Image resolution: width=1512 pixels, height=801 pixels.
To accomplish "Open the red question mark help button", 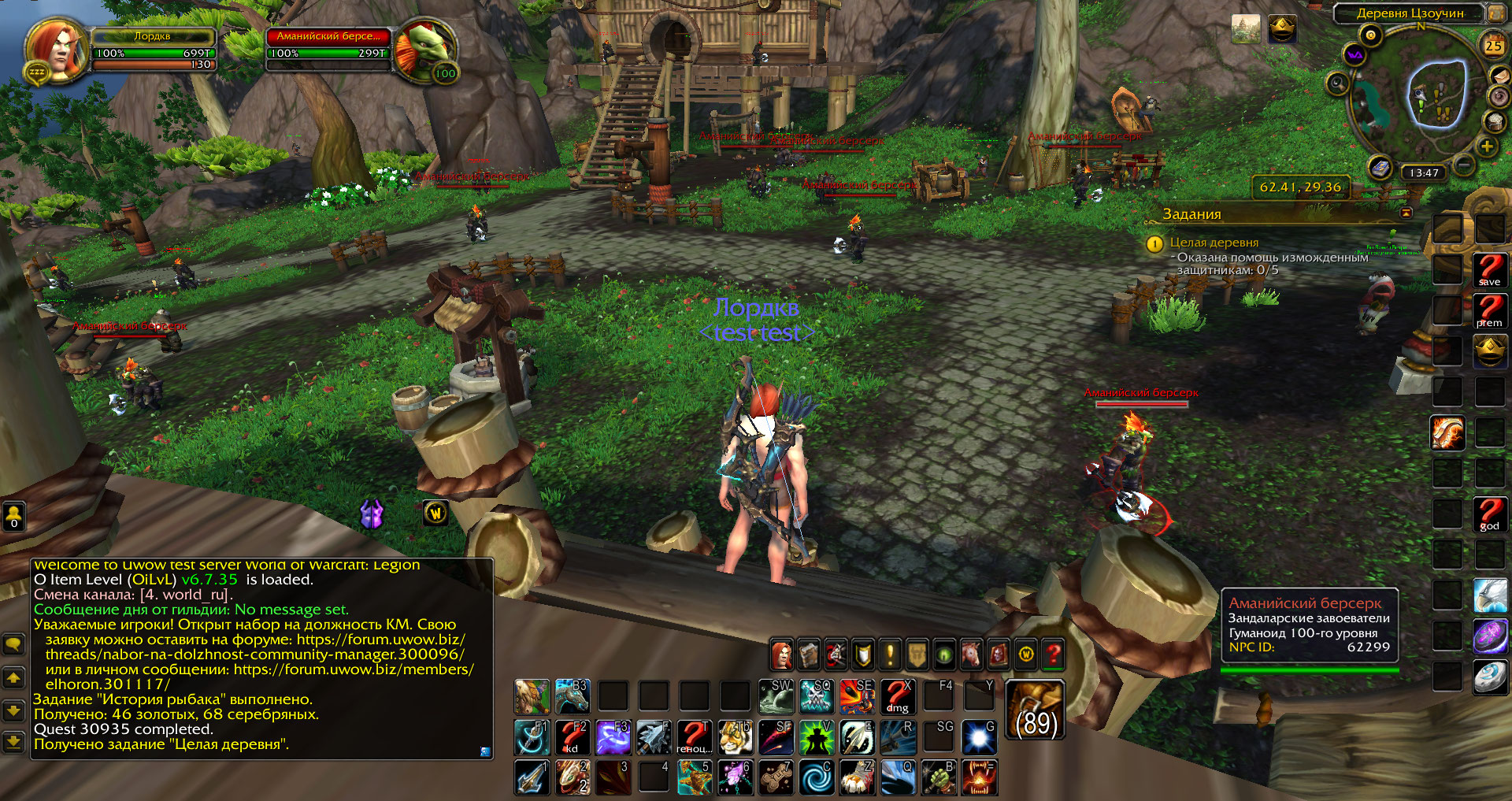I will point(1053,654).
